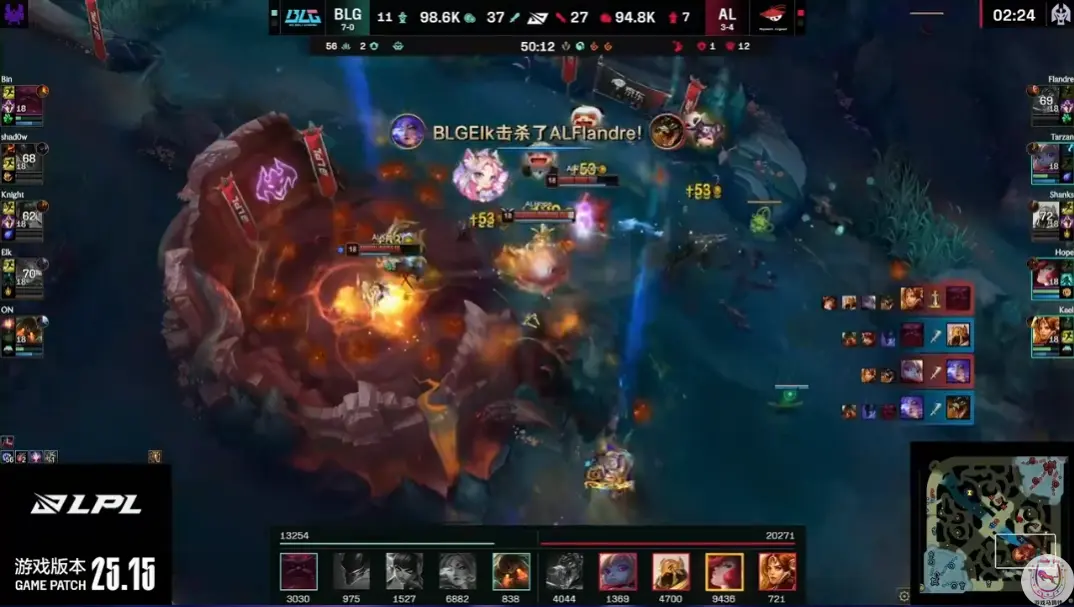1074x607 pixels.
Task: Choose the damage portrait showing 3030
Action: tap(298, 572)
